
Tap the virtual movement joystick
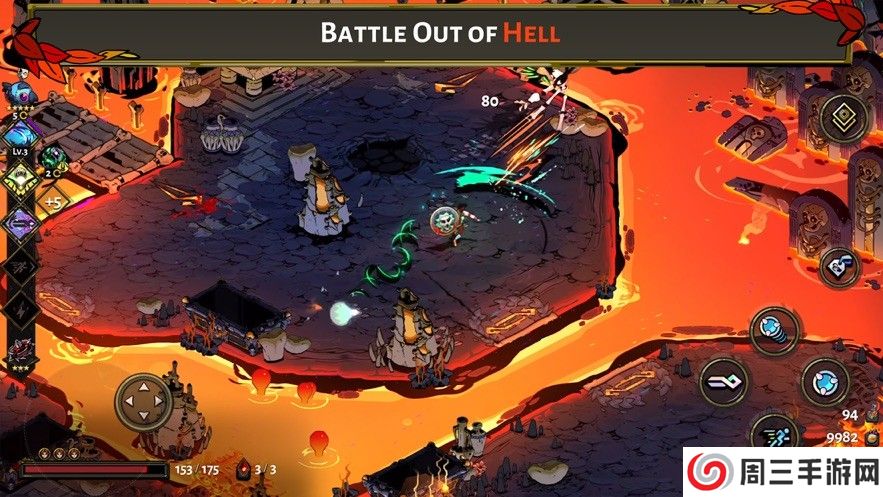144,402
